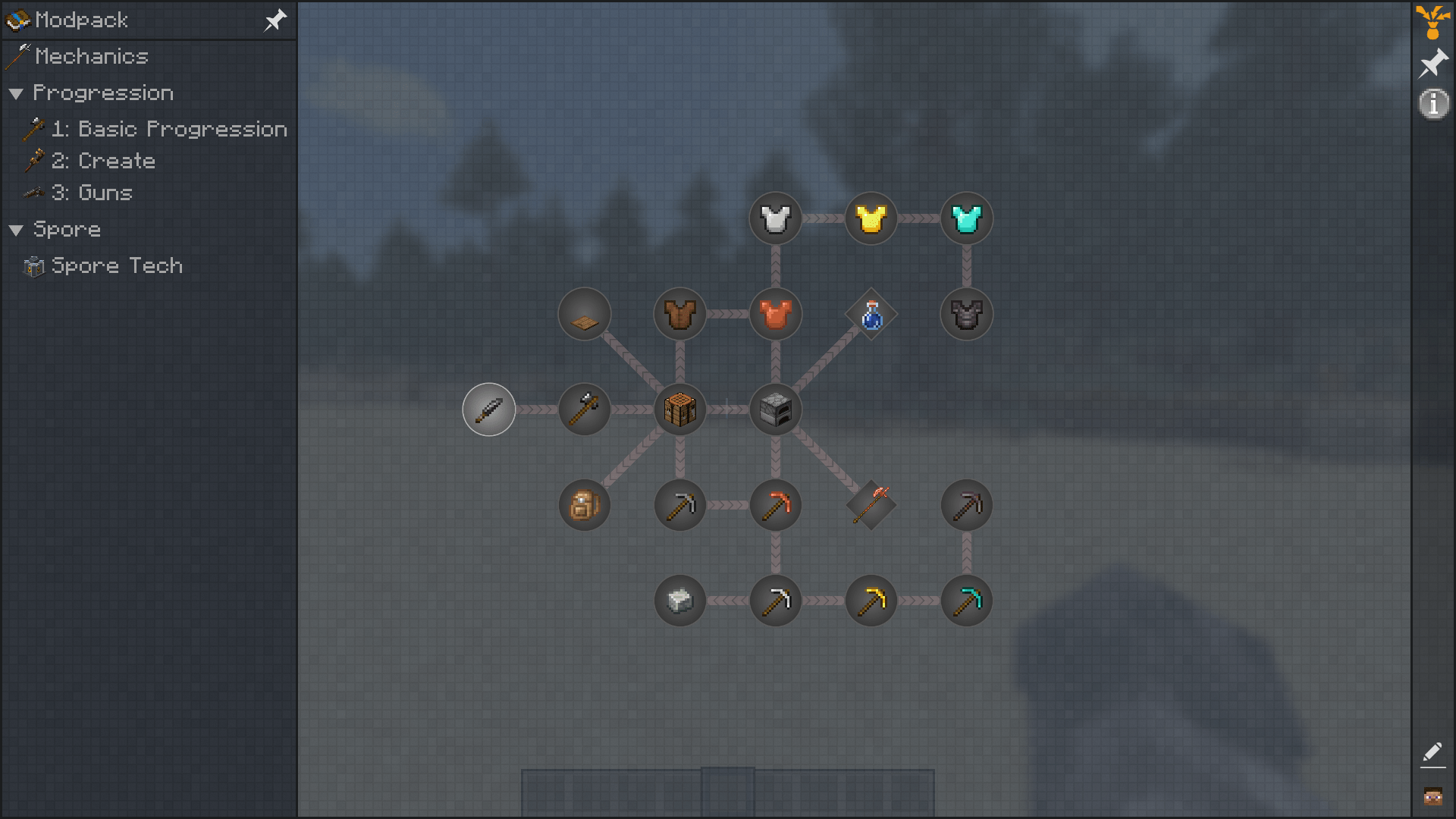The height and width of the screenshot is (819, 1456).
Task: Select the furnace advancement node
Action: (x=775, y=409)
